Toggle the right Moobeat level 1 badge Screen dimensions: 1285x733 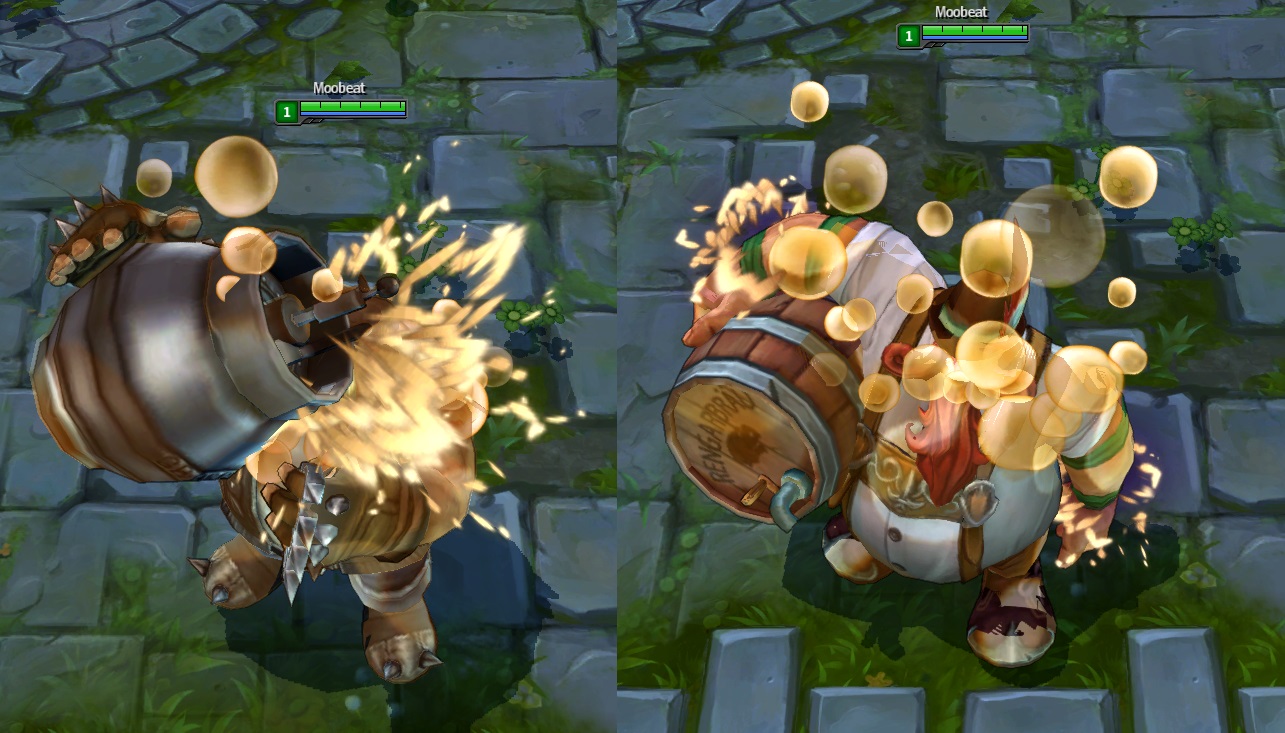coord(908,36)
